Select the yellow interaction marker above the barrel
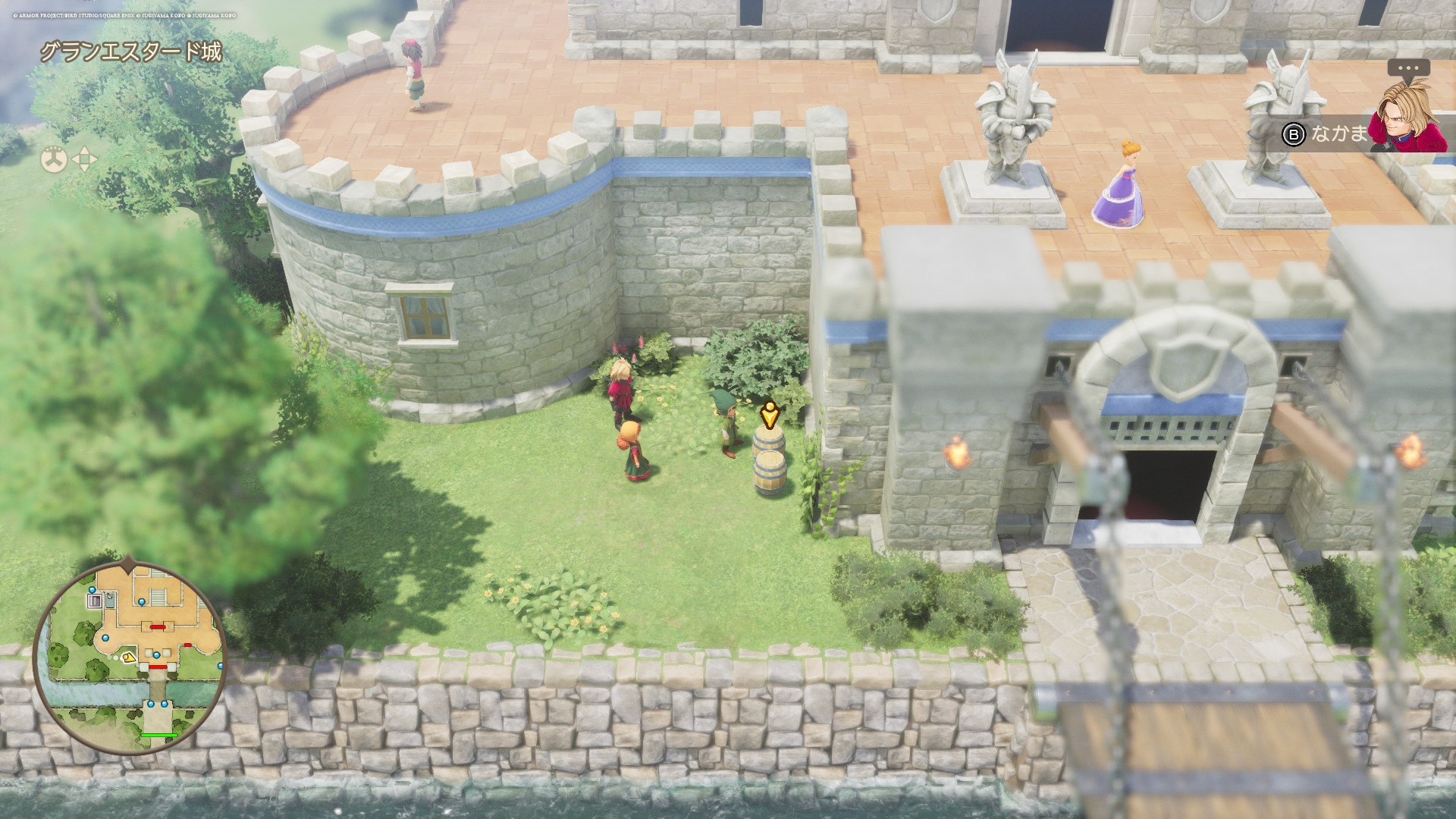This screenshot has height=819, width=1456. (x=770, y=415)
